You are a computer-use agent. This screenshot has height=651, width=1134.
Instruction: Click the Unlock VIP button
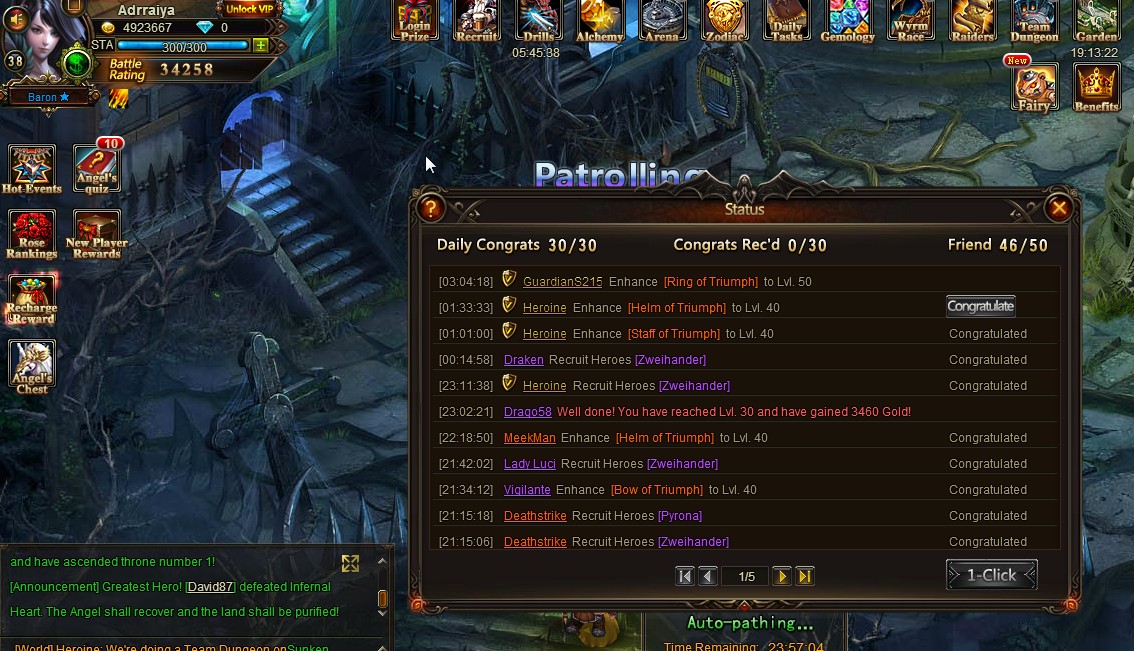[x=246, y=9]
